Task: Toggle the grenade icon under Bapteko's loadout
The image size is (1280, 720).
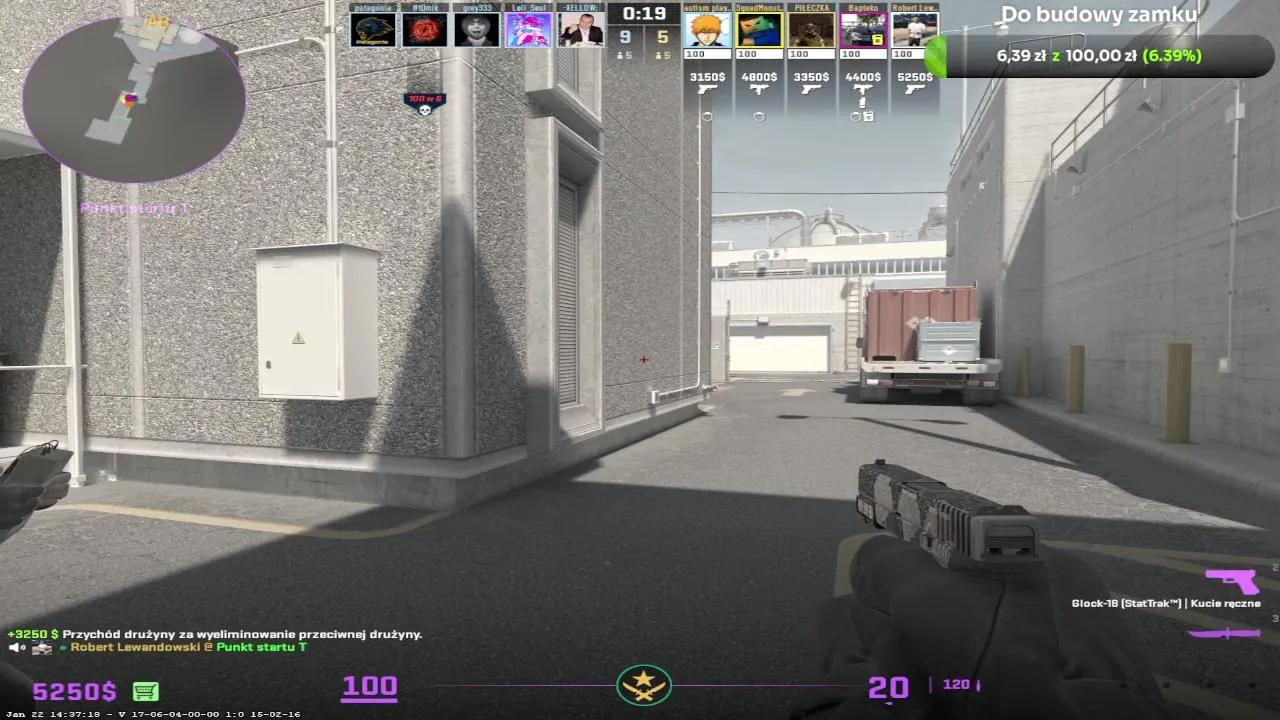Action: [x=862, y=102]
